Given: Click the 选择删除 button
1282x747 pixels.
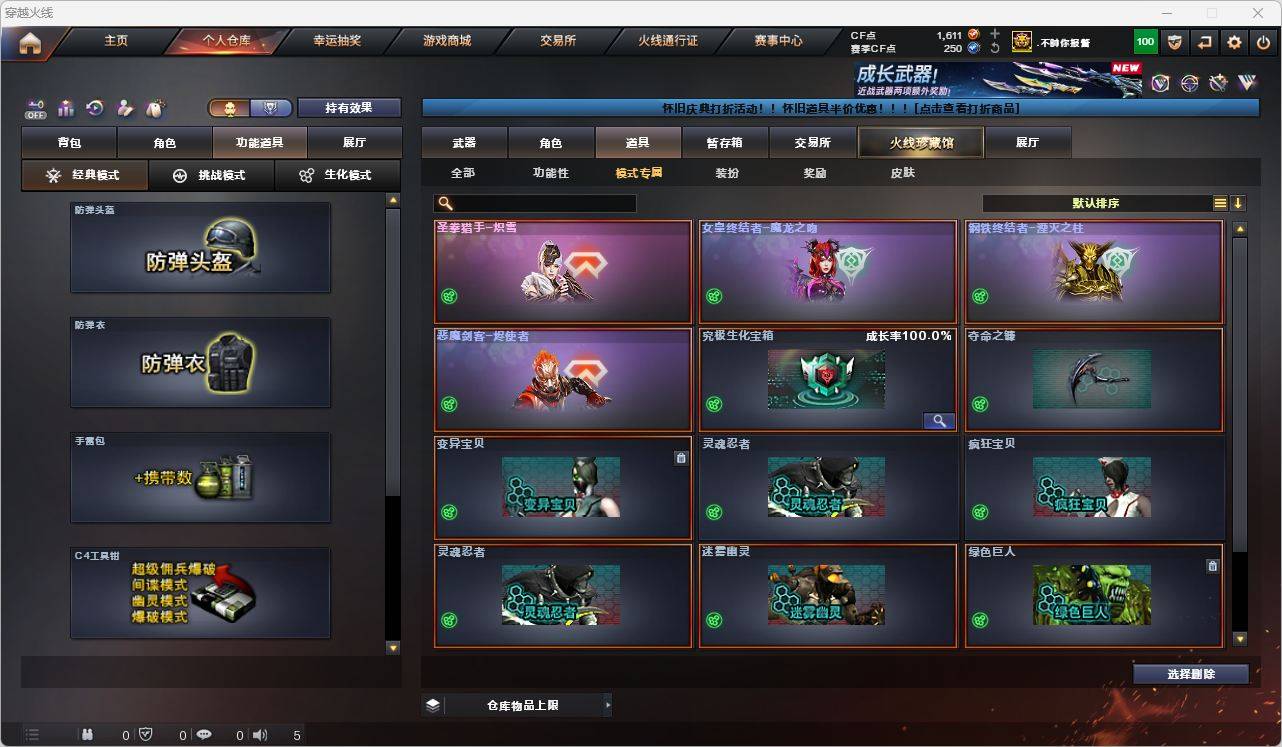Looking at the screenshot, I should coord(1191,673).
